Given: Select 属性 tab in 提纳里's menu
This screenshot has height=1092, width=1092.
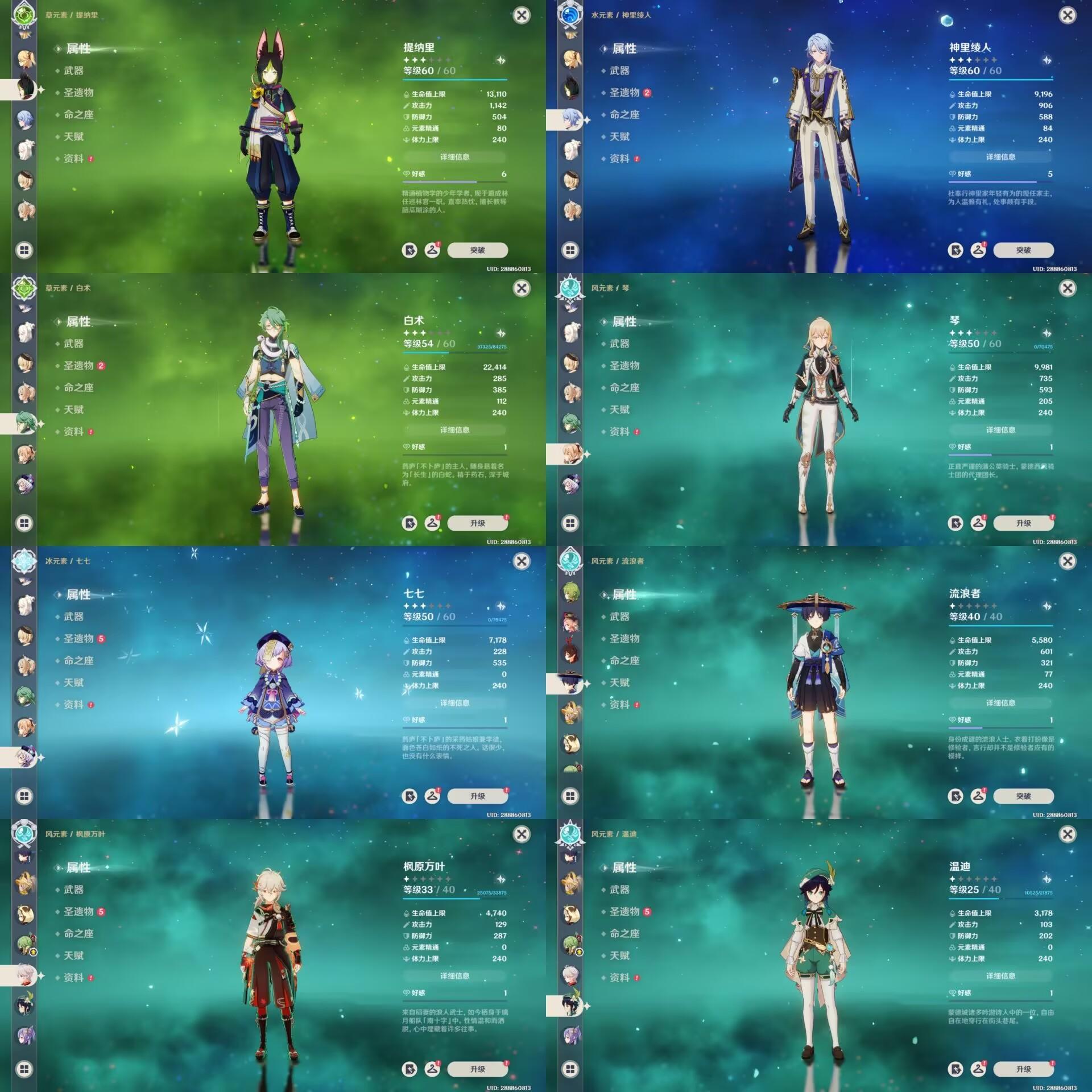Looking at the screenshot, I should (x=78, y=49).
